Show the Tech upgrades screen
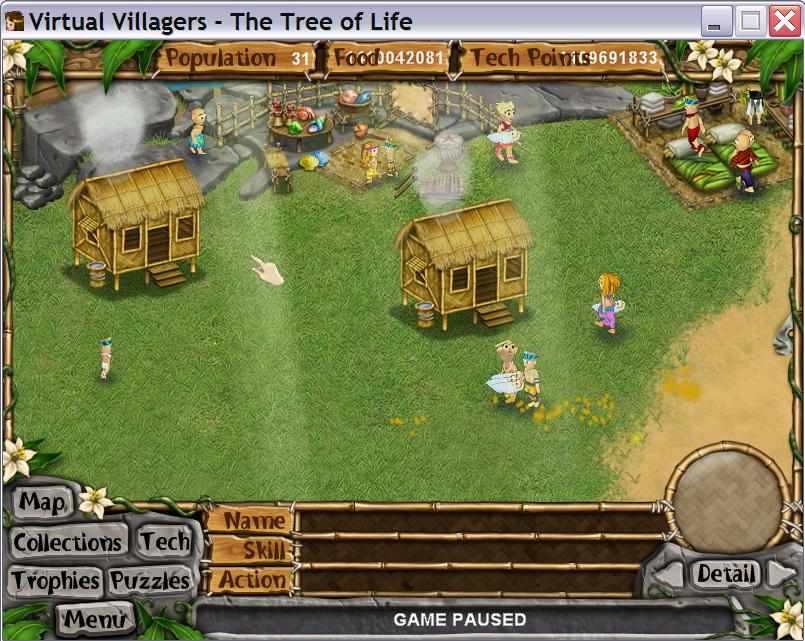Image resolution: width=805 pixels, height=641 pixels. point(164,542)
